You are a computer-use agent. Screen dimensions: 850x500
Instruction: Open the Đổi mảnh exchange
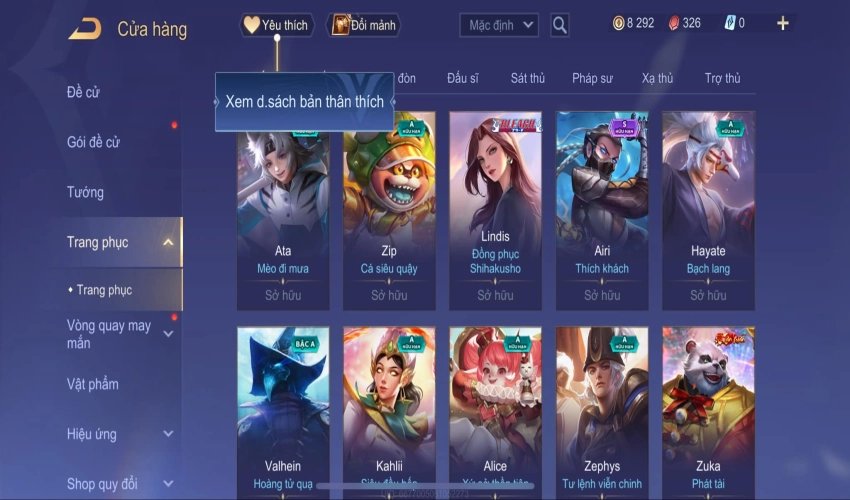364,25
